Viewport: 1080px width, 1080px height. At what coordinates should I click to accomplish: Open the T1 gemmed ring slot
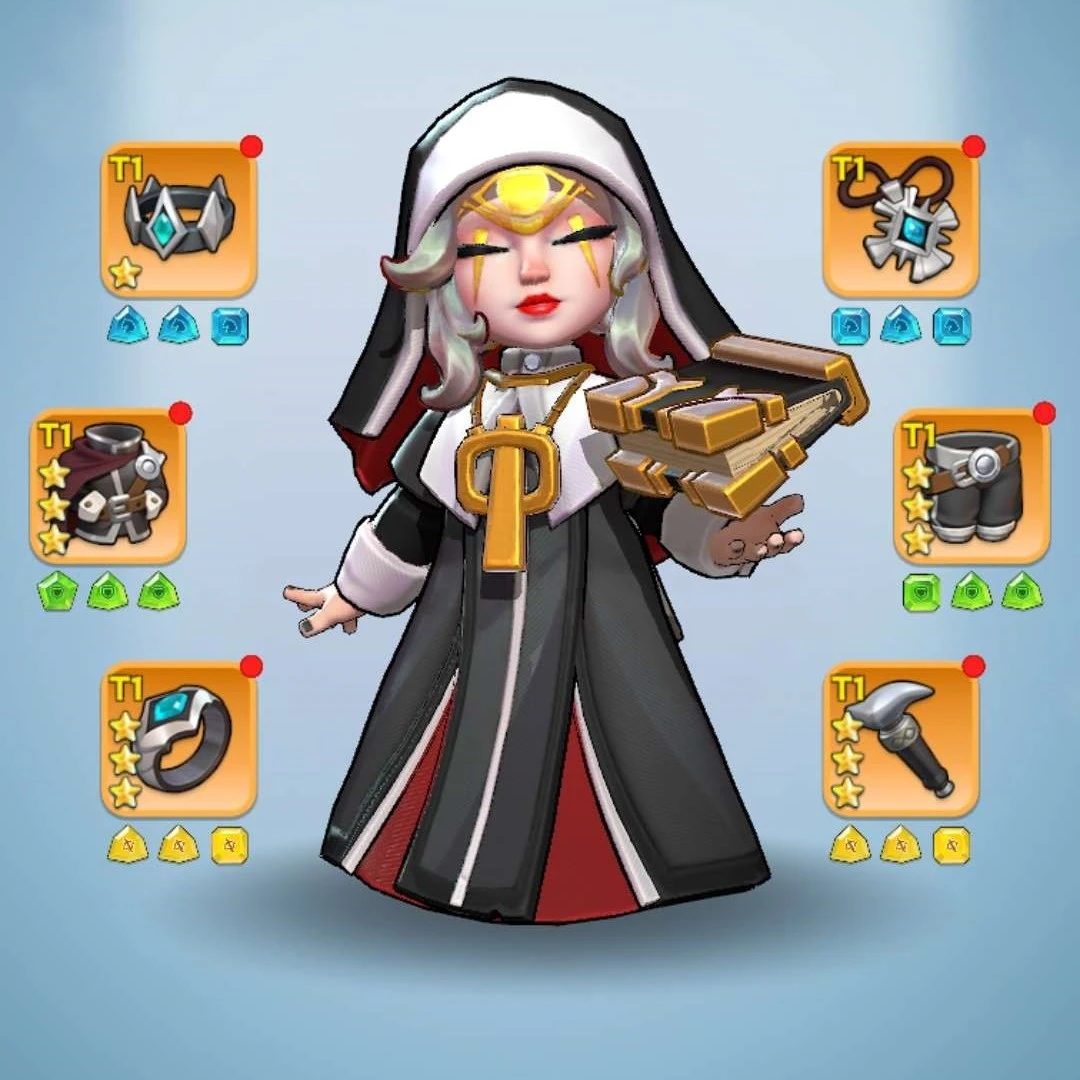[x=179, y=739]
